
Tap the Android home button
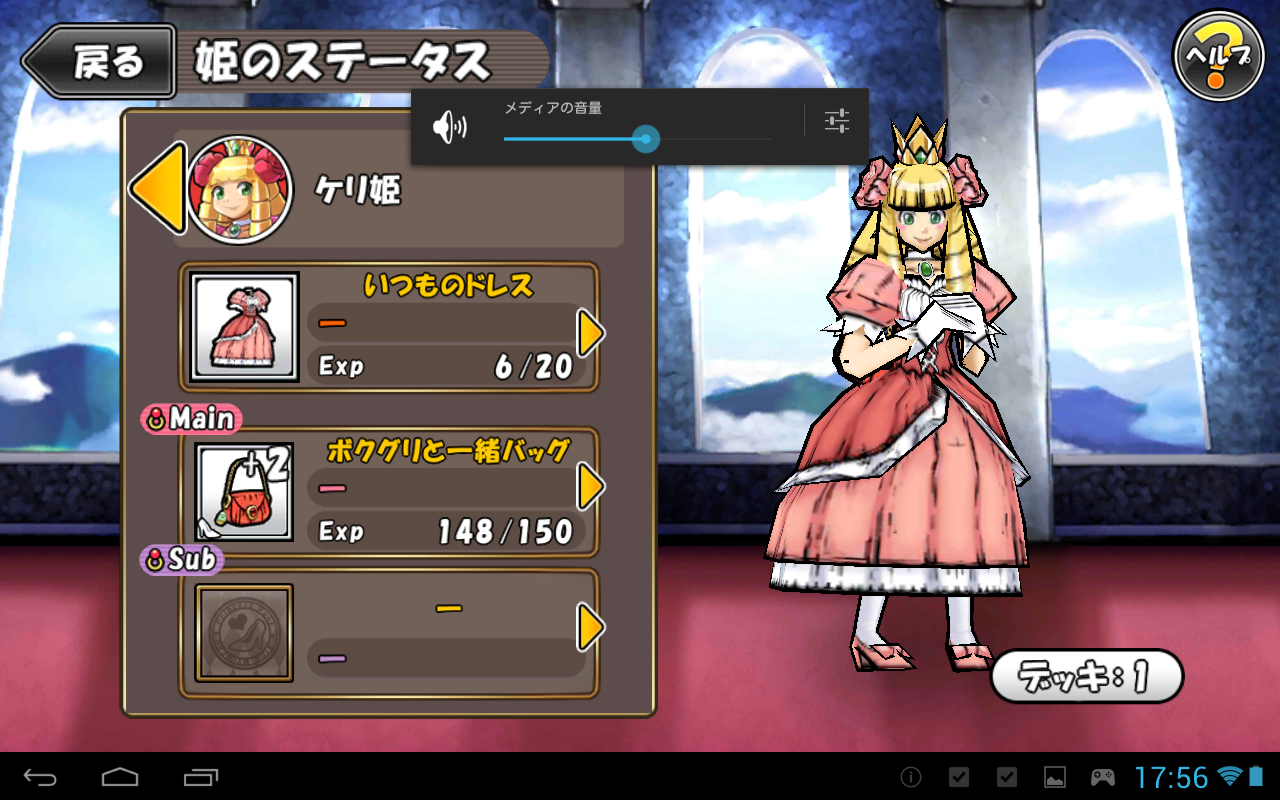[x=120, y=777]
